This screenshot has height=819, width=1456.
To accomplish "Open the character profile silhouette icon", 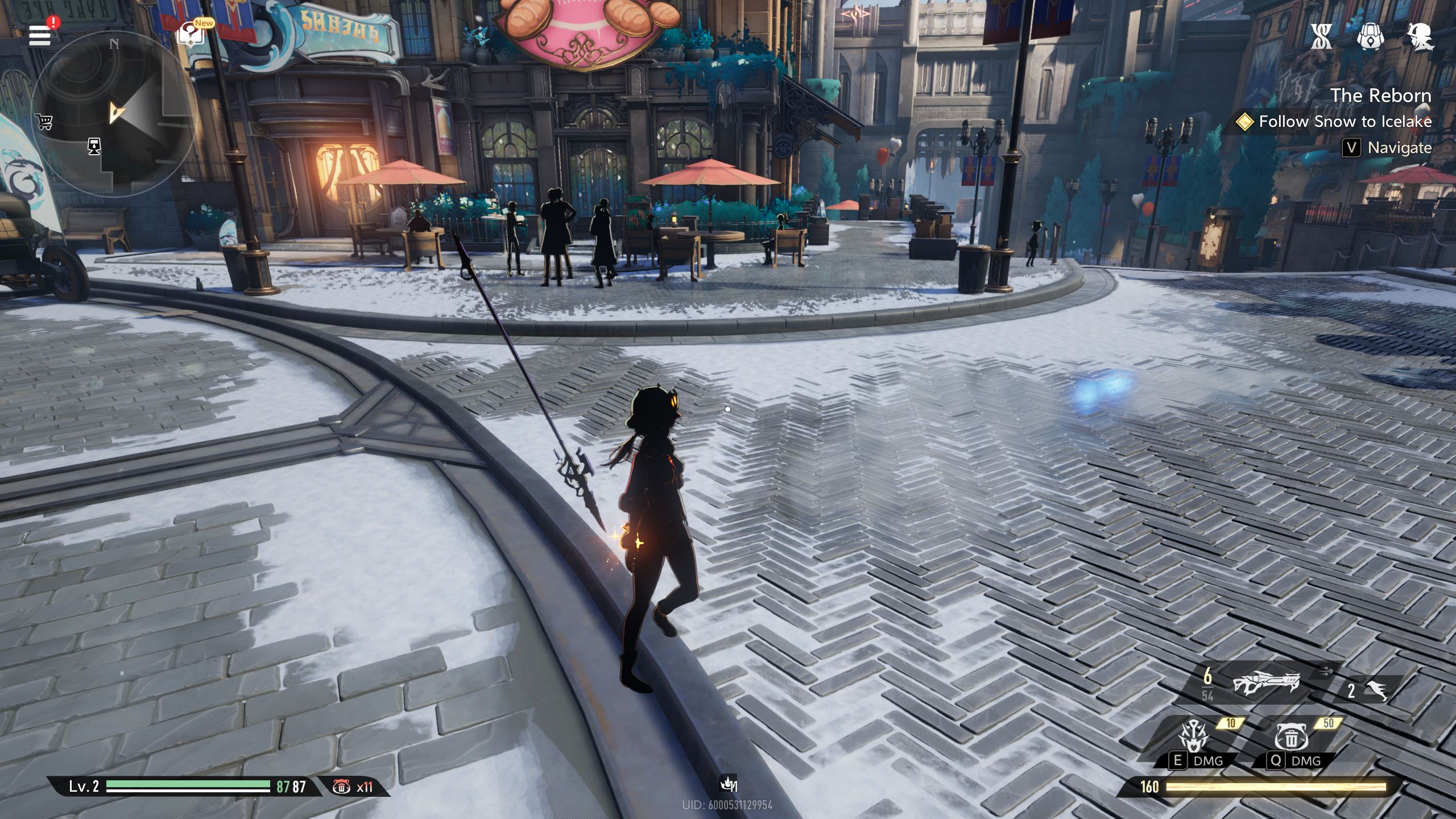I will tap(1420, 37).
